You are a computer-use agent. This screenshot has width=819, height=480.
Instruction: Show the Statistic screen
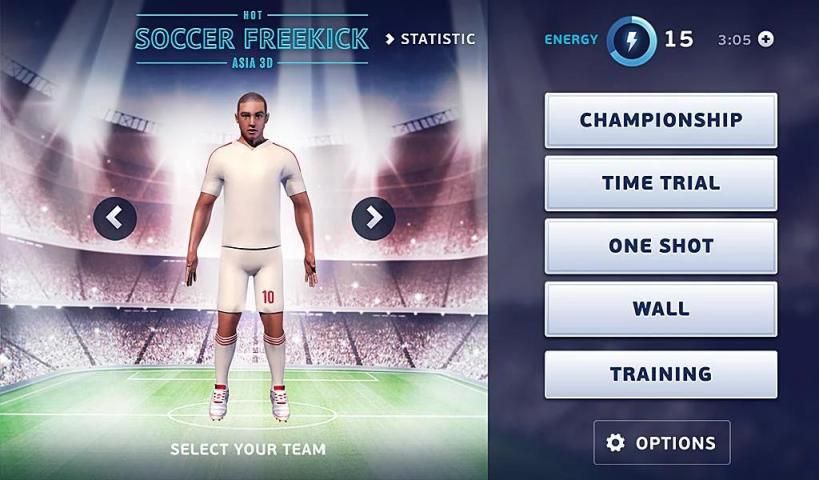pos(431,39)
